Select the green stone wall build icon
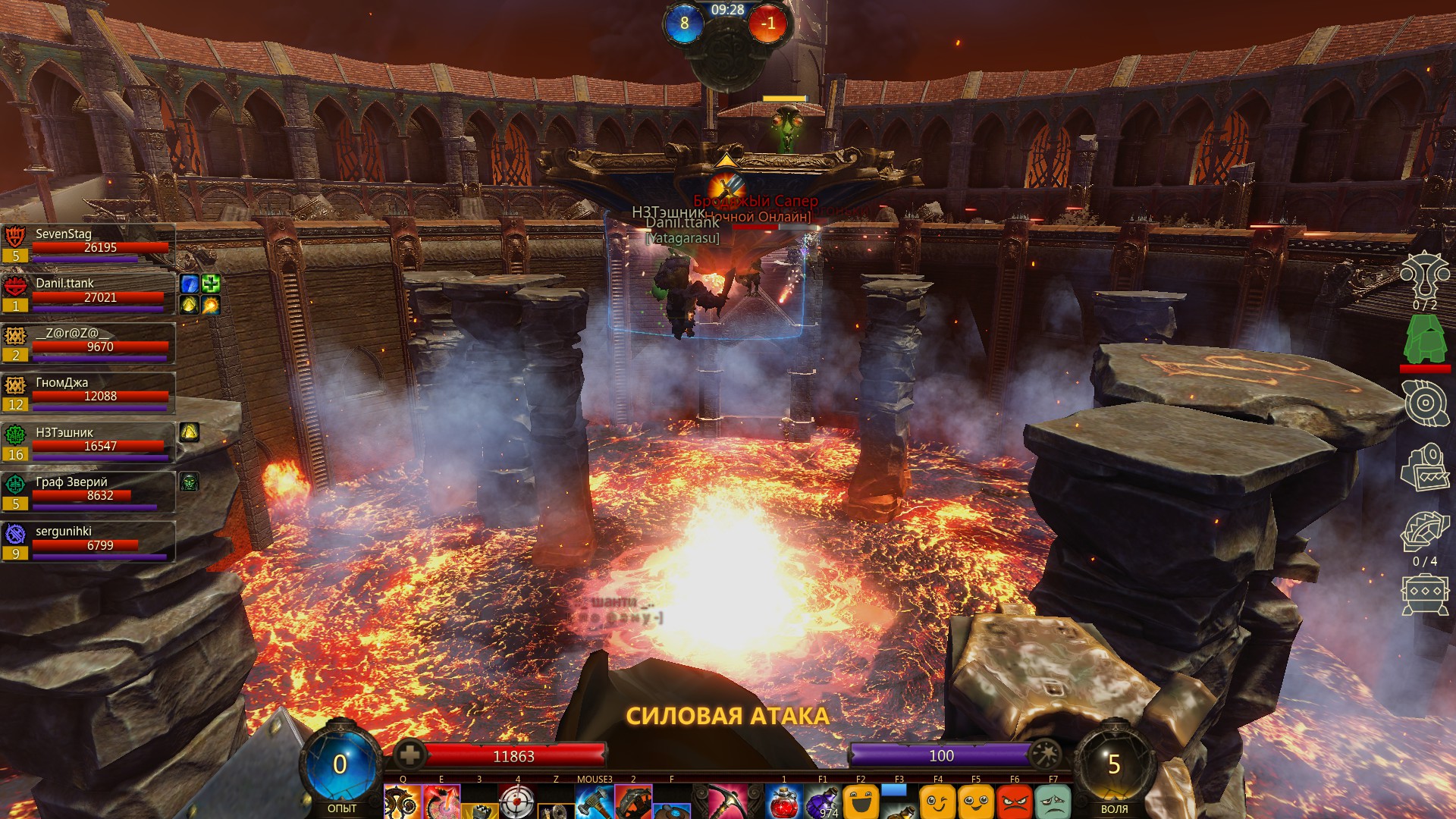This screenshot has height=819, width=1456. coord(1425,340)
